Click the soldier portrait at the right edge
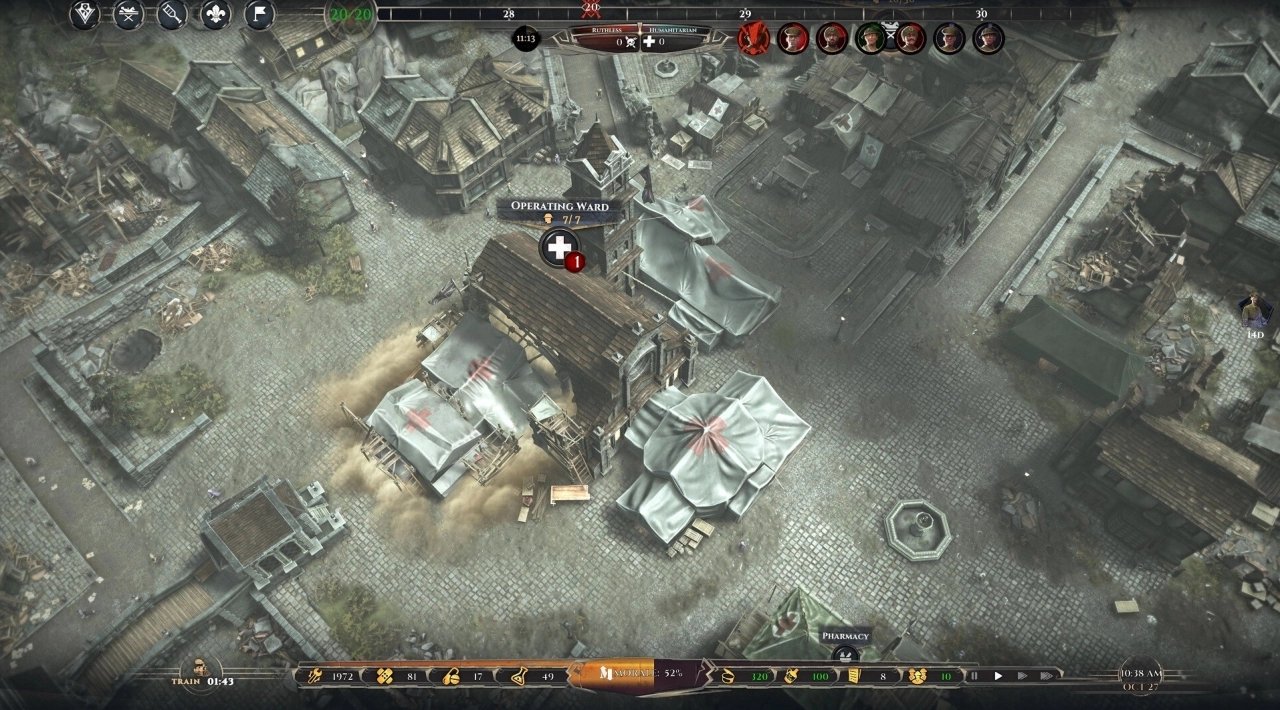The height and width of the screenshot is (710, 1280). [1253, 311]
